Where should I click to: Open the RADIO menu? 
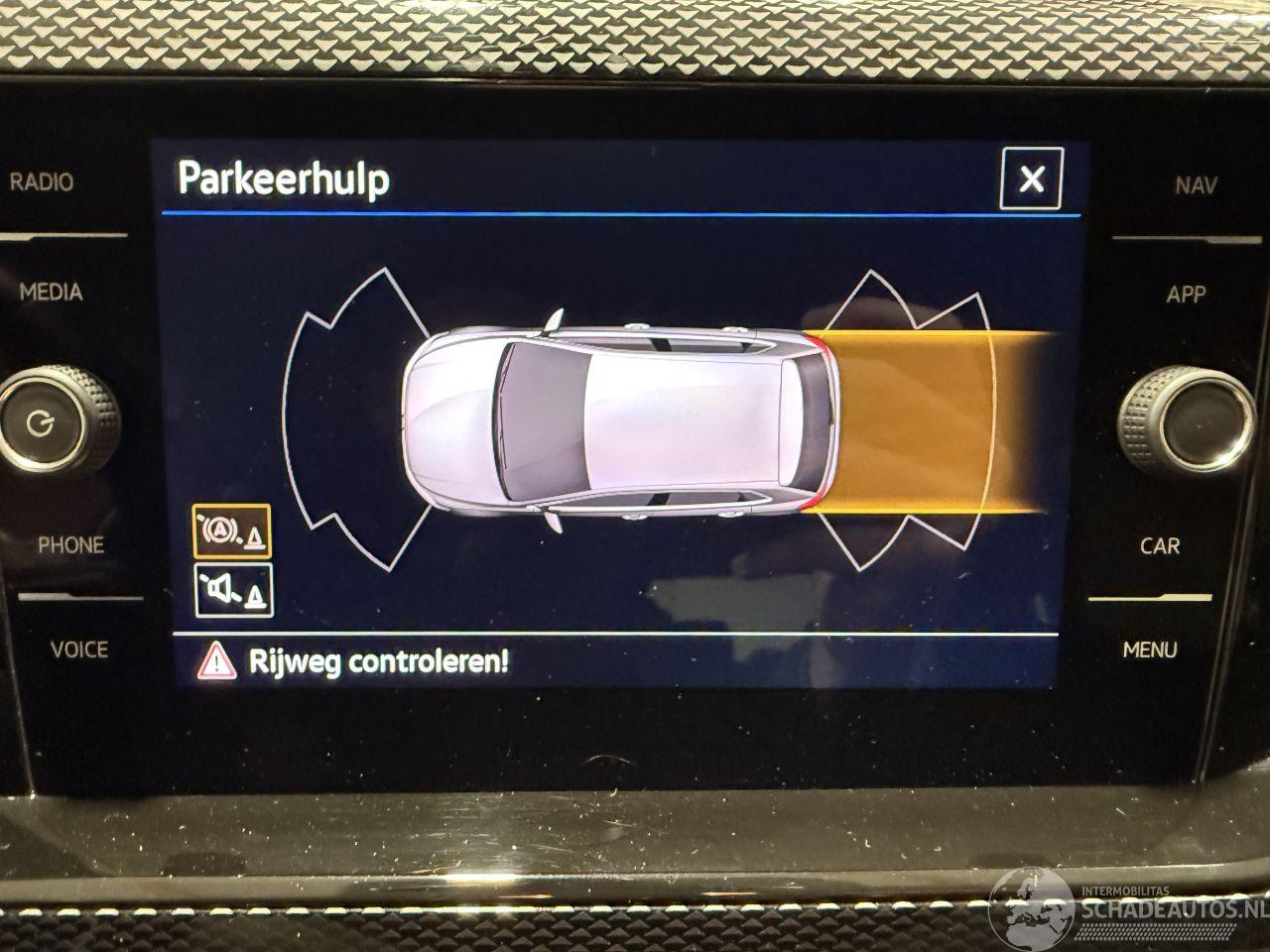(42, 182)
